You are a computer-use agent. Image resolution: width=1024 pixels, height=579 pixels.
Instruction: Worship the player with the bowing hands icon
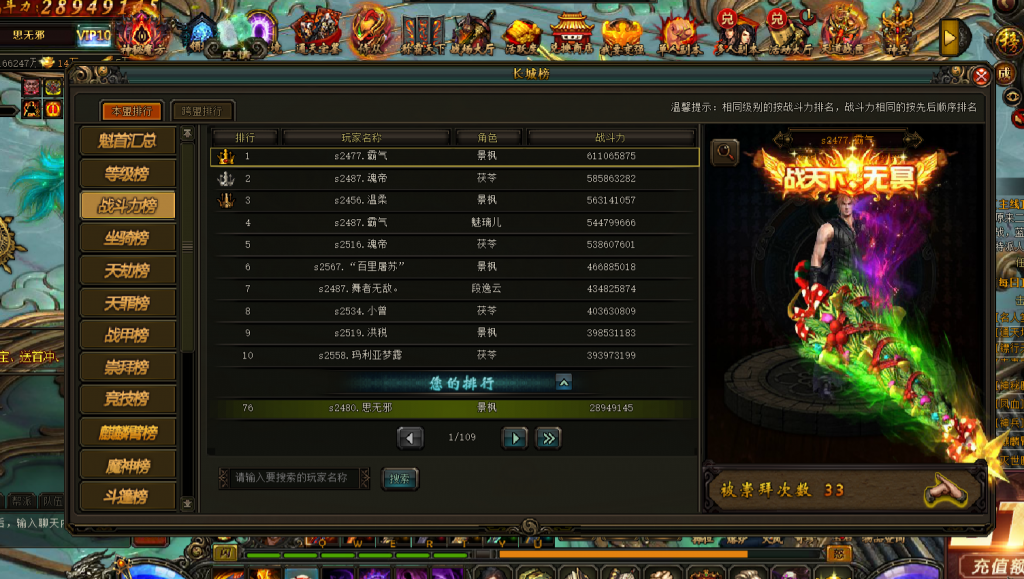945,488
